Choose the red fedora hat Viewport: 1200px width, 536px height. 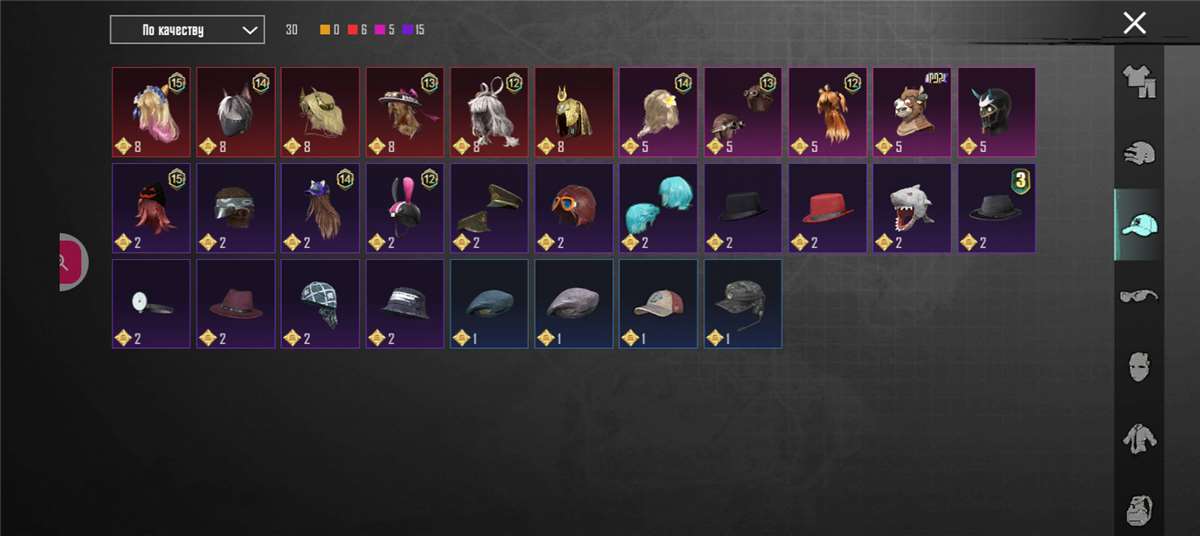[x=827, y=208]
